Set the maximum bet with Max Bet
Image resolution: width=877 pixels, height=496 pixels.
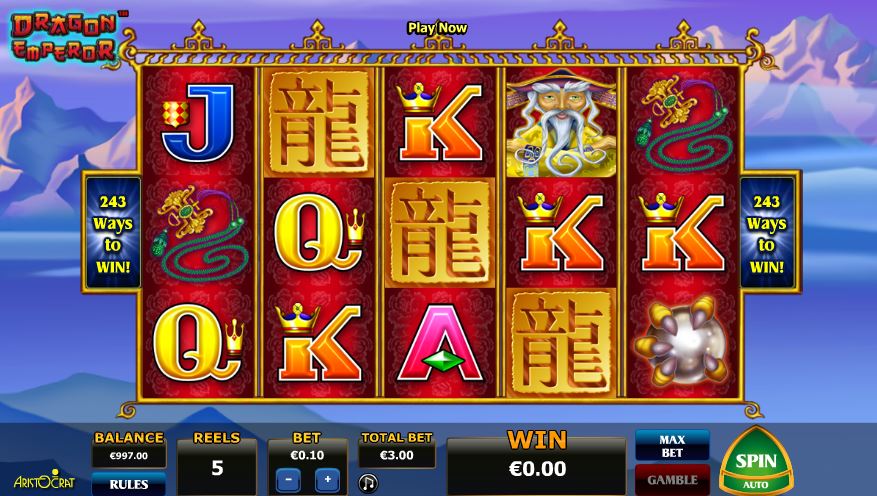[672, 445]
